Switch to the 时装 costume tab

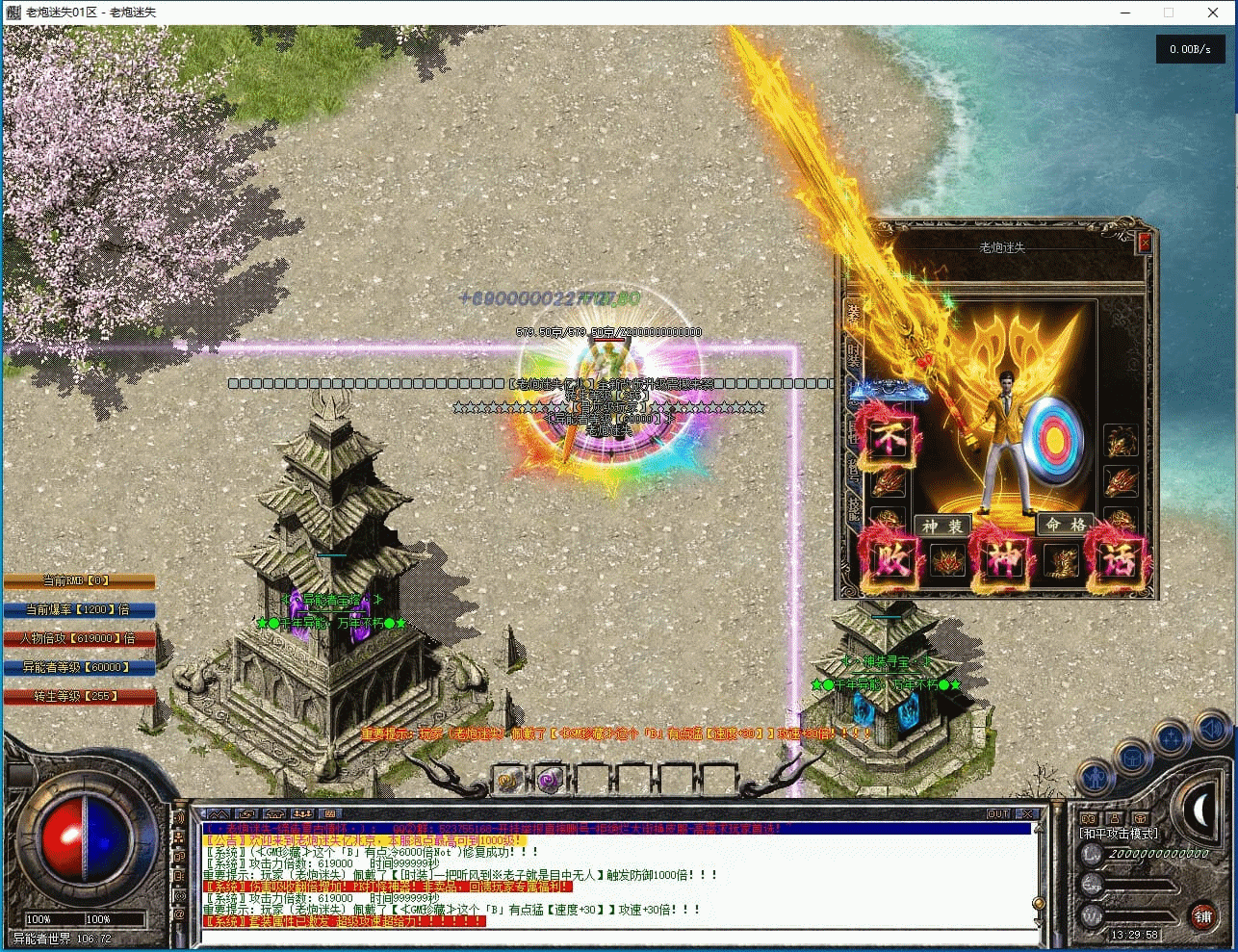click(852, 353)
